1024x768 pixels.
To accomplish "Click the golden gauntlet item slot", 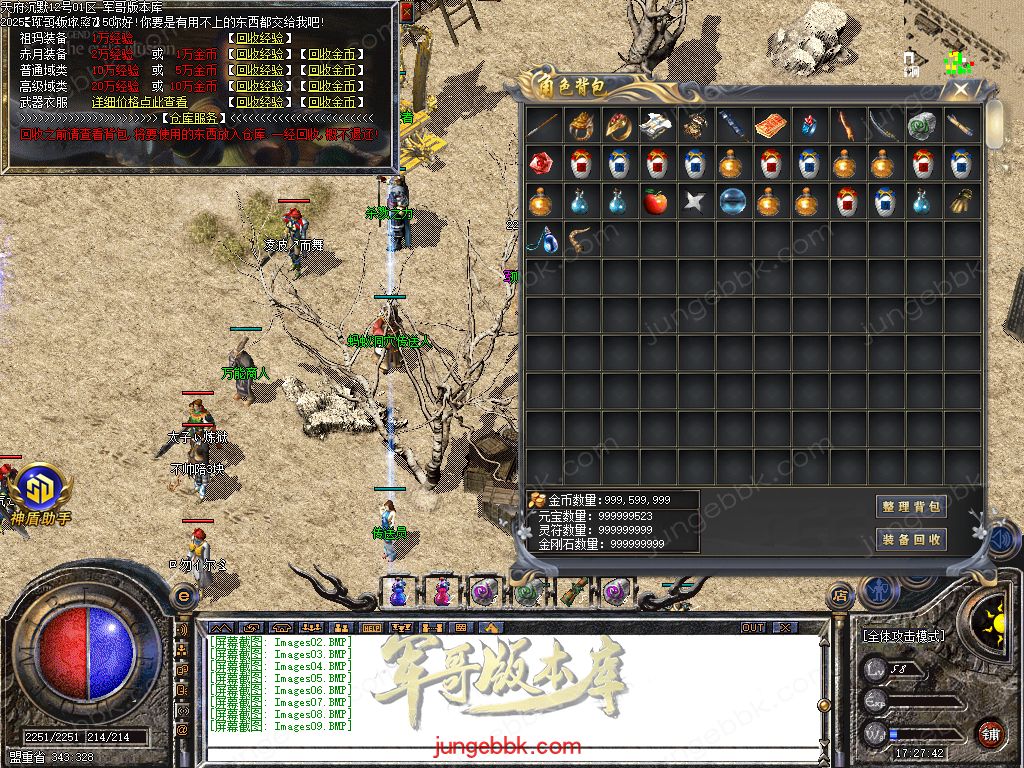I will [961, 203].
